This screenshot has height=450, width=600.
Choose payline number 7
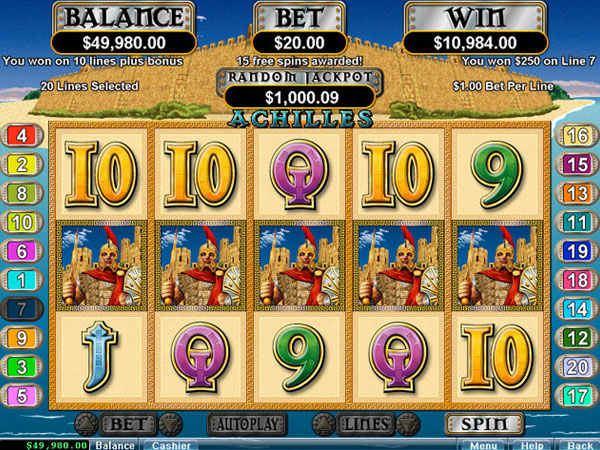tap(22, 310)
